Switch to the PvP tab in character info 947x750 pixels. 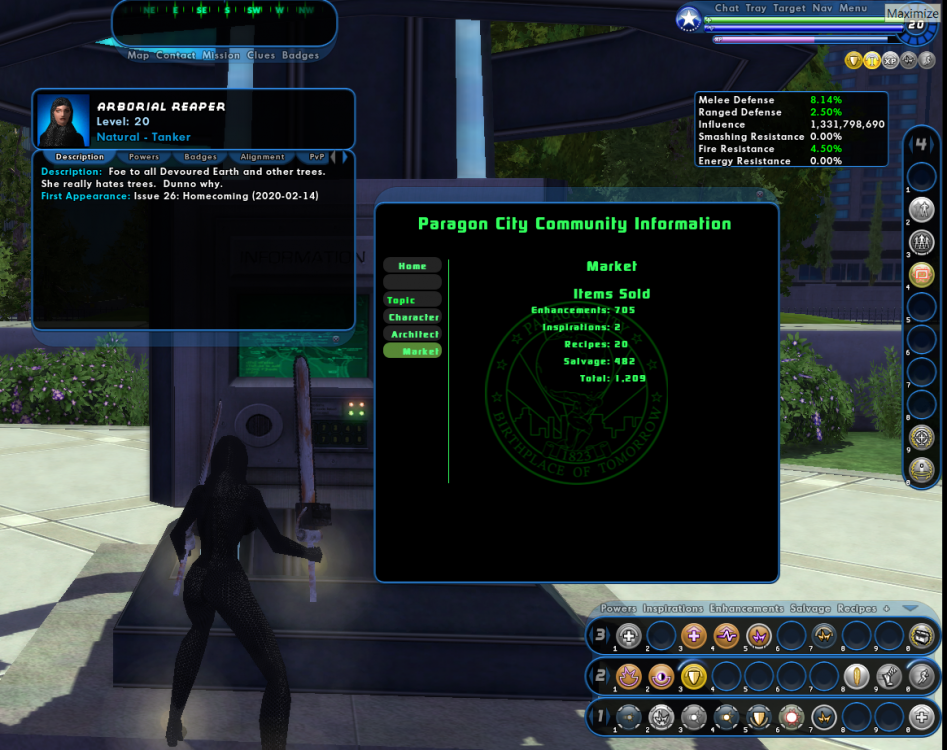pos(317,157)
